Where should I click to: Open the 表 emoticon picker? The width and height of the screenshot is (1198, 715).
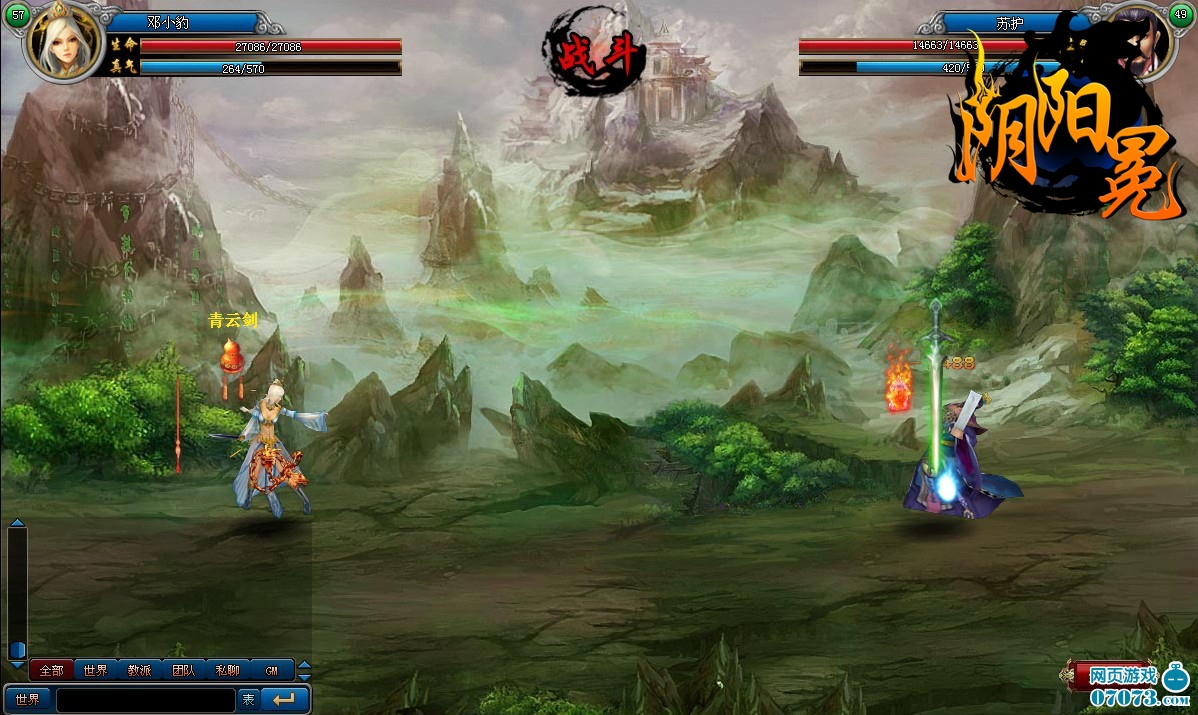248,700
